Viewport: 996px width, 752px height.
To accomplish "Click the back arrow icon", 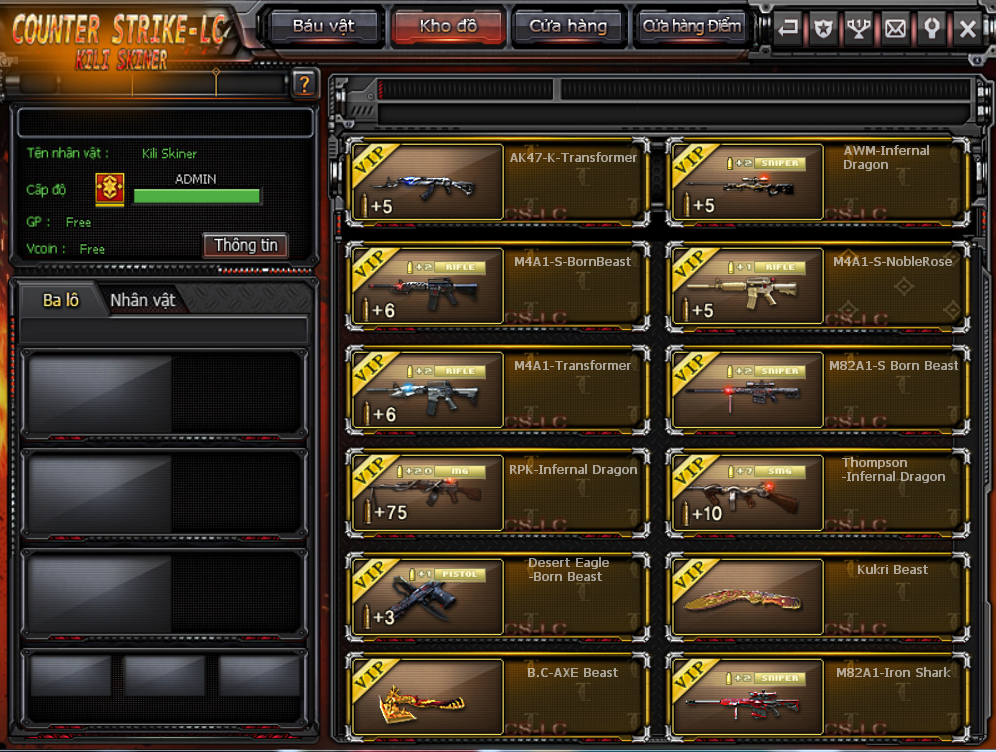I will pyautogui.click(x=788, y=29).
